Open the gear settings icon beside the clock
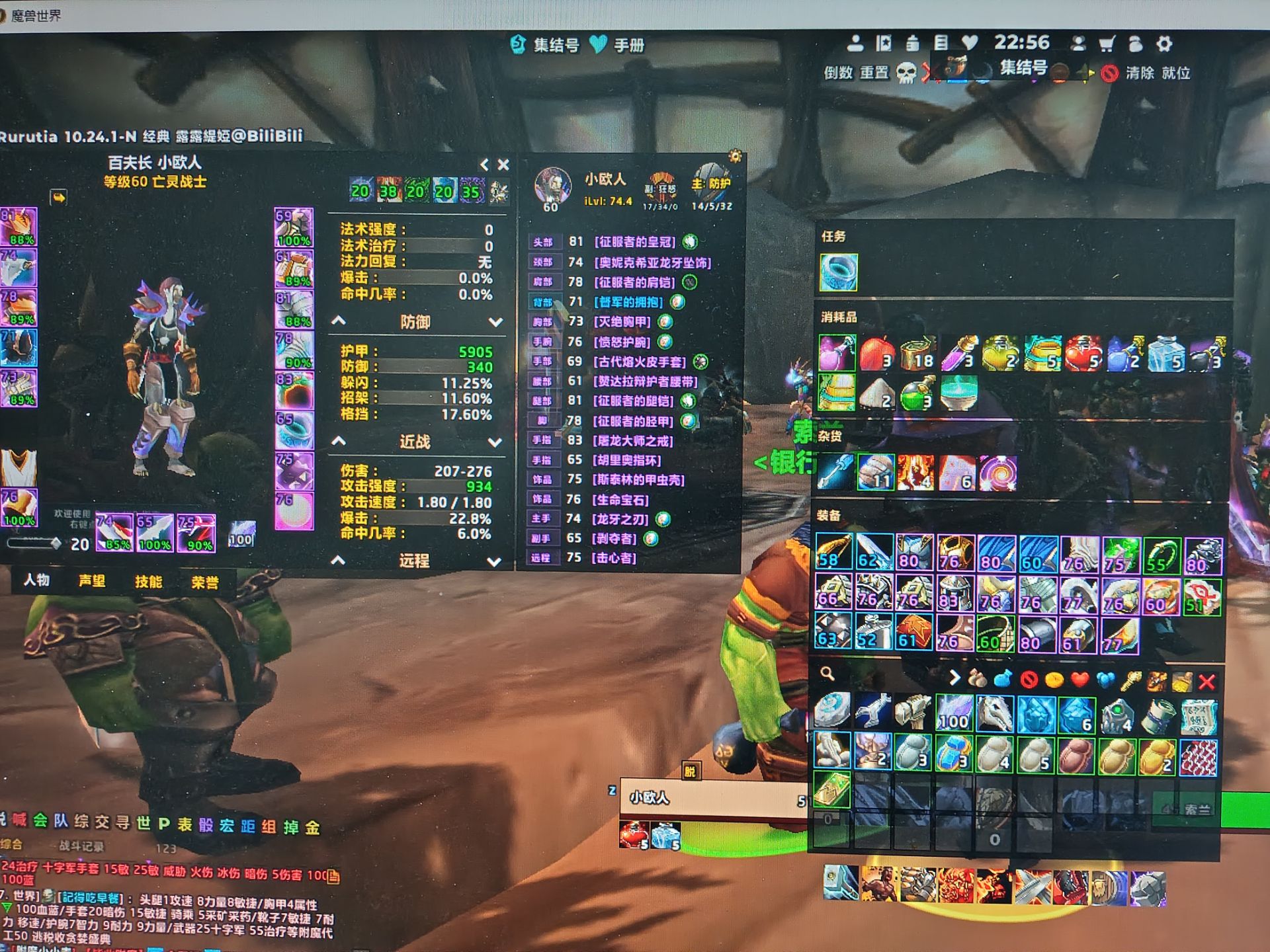1270x952 pixels. click(1164, 44)
